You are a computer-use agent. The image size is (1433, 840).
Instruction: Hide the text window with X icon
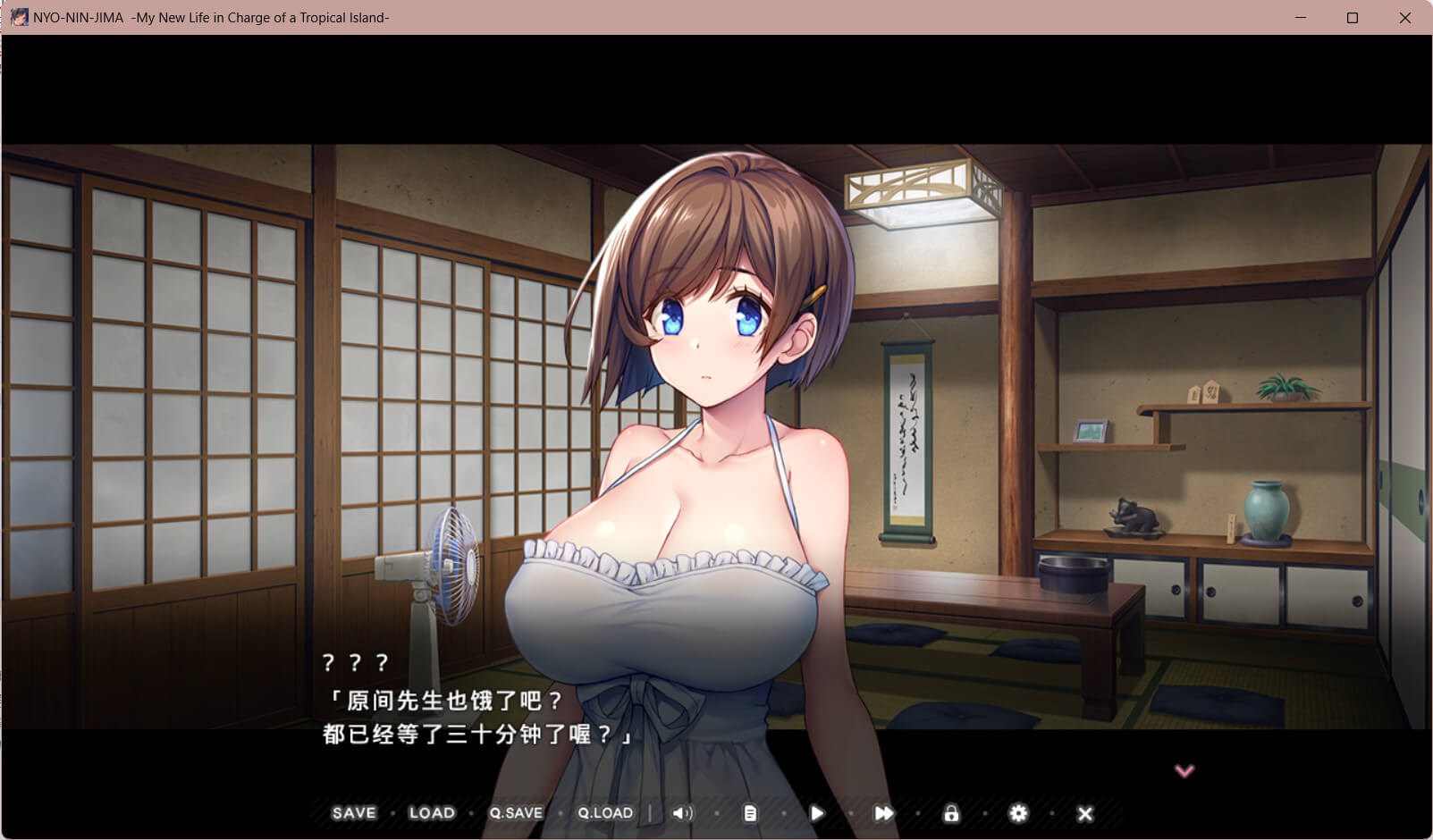pos(1085,813)
